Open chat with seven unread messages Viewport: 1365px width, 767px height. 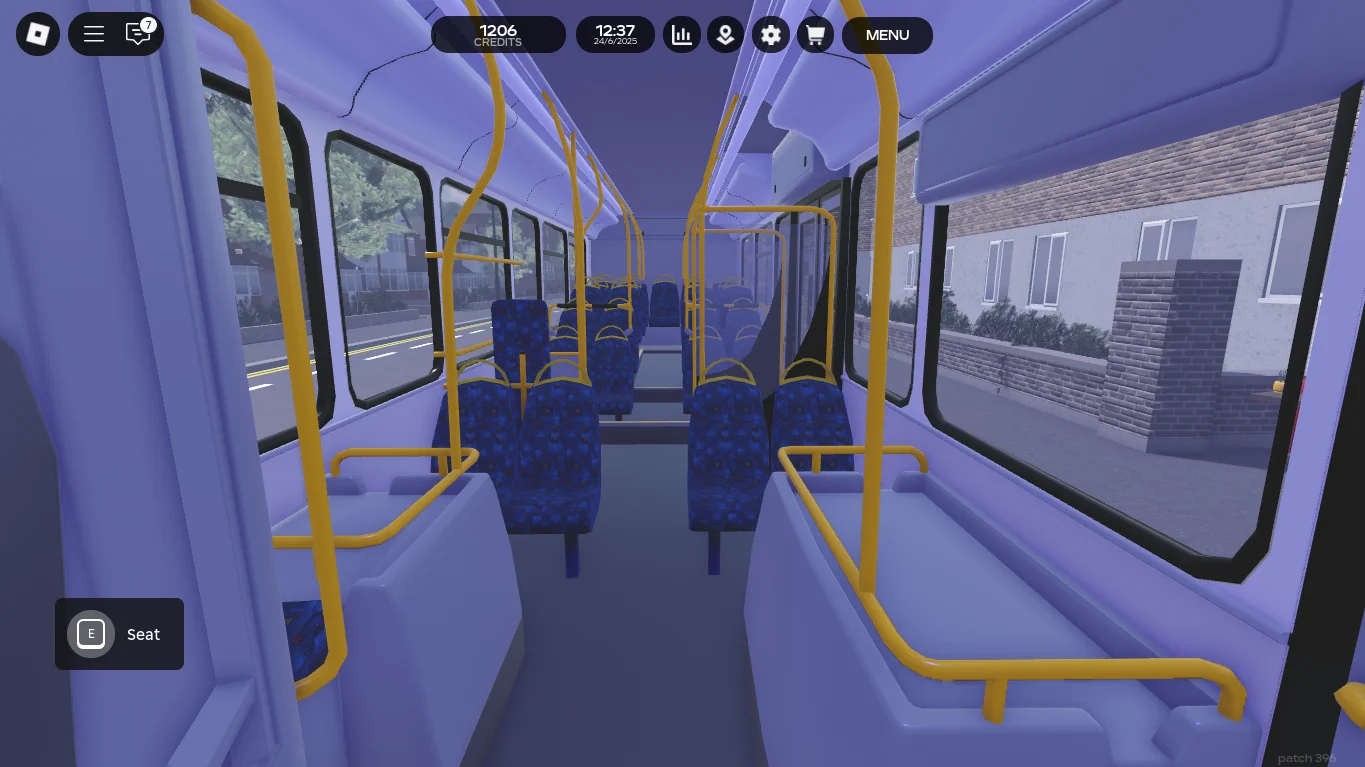point(138,35)
